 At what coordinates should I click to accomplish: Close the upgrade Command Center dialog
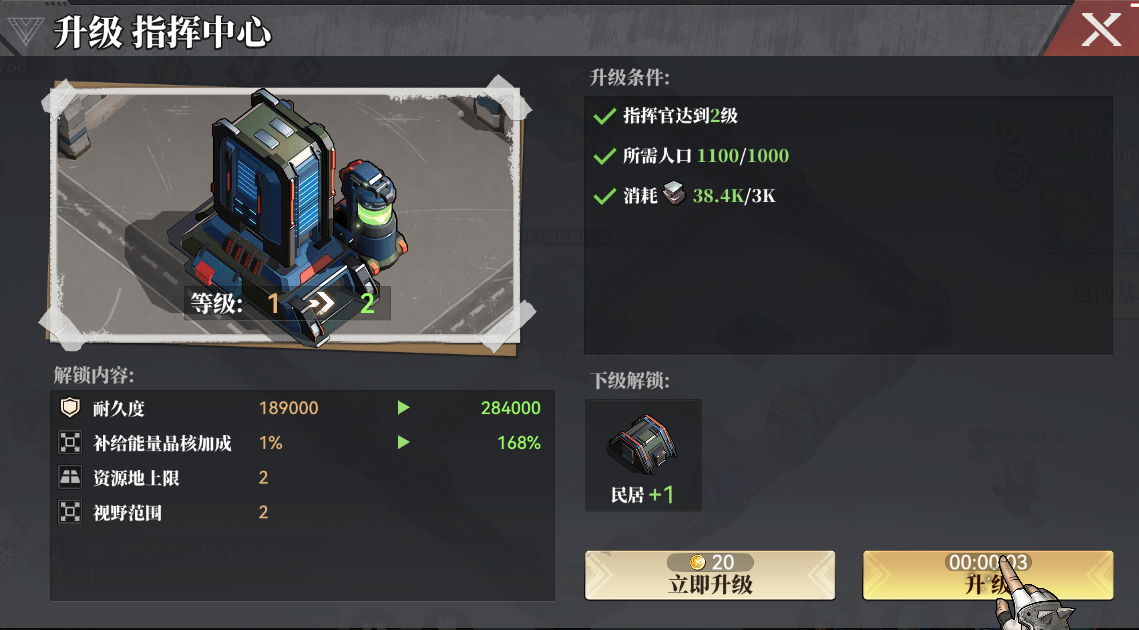tap(1100, 29)
